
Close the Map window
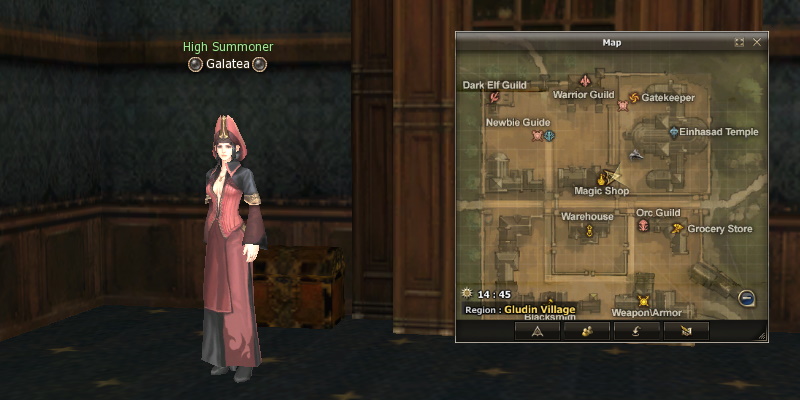[757, 43]
